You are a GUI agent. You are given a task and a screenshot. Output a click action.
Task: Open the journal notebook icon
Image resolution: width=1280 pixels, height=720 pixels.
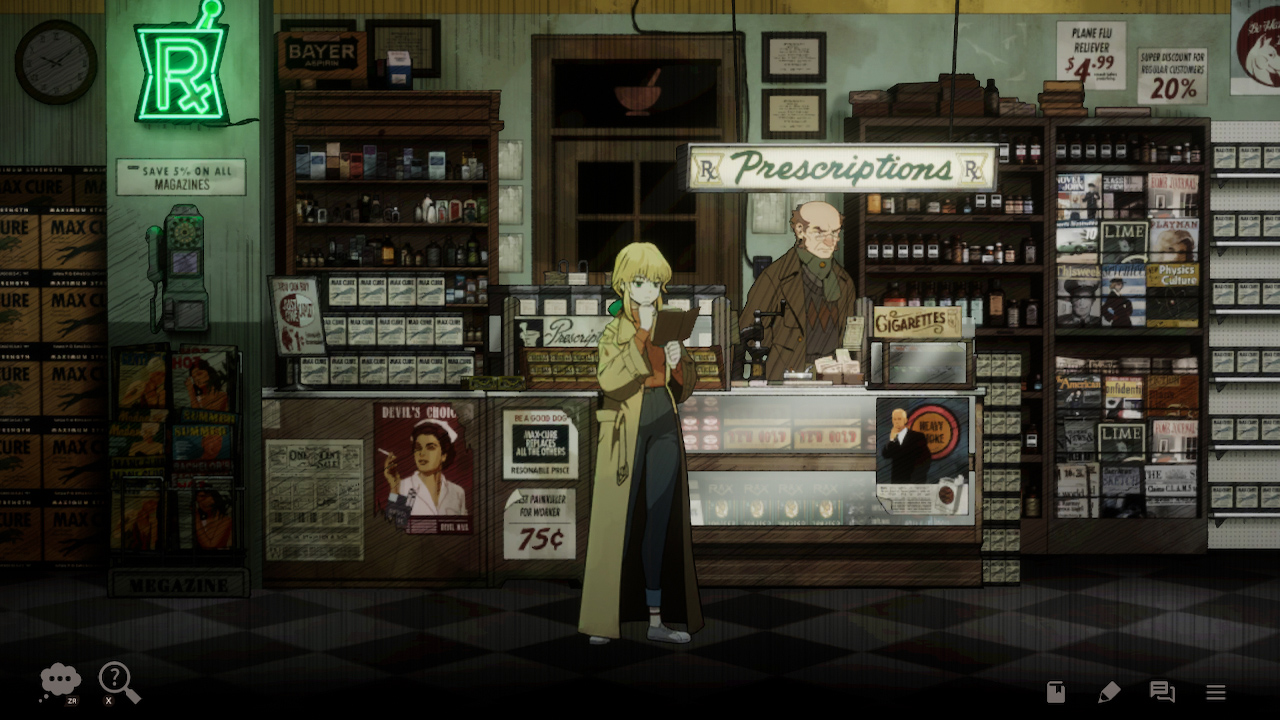point(1055,691)
